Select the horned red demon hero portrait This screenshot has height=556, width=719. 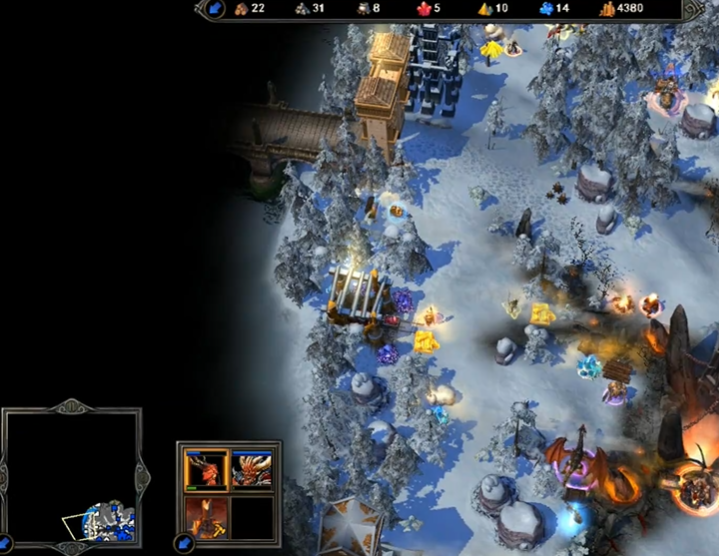[x=207, y=468]
